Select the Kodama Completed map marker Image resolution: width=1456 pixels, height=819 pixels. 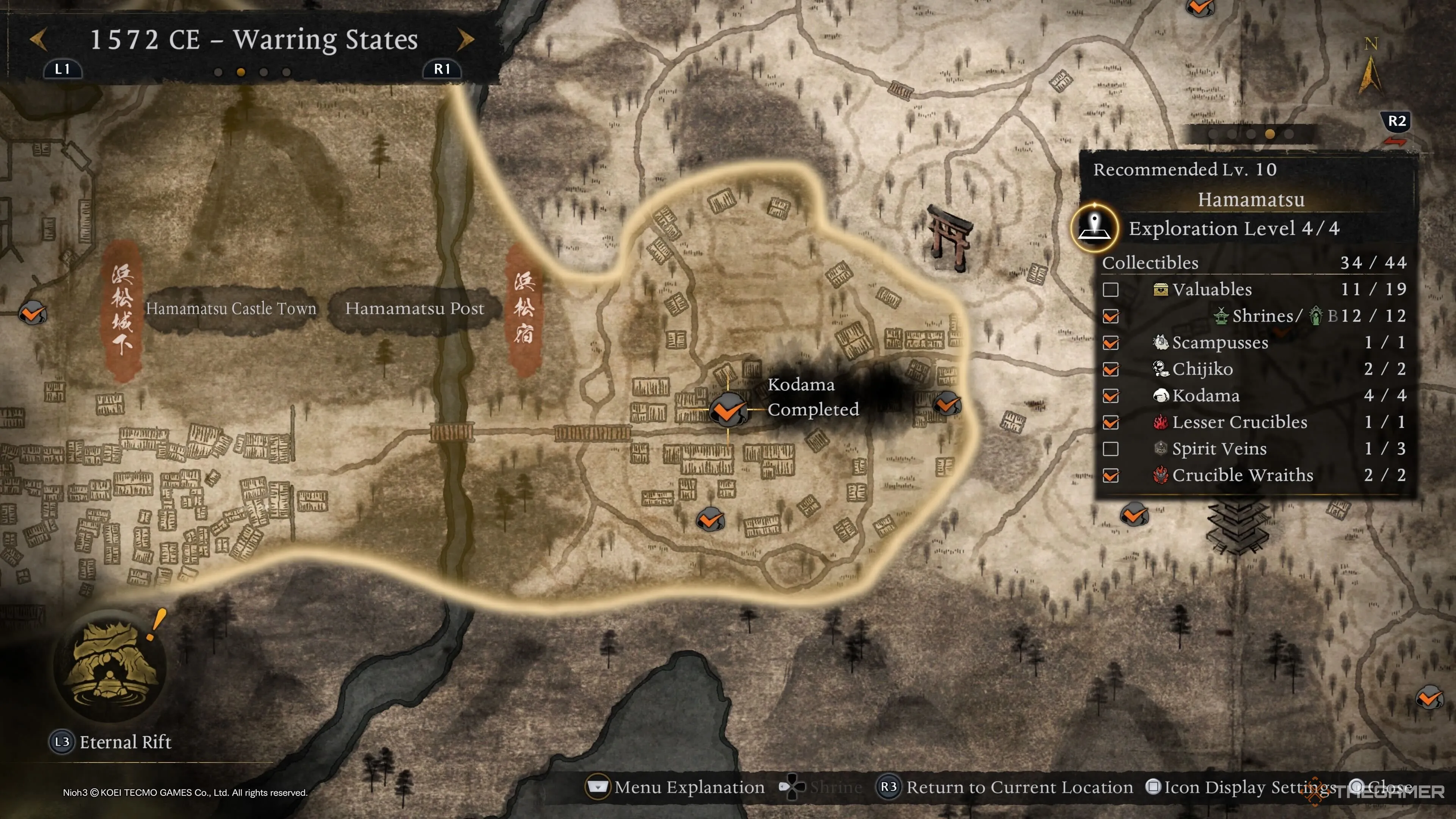[x=728, y=410]
